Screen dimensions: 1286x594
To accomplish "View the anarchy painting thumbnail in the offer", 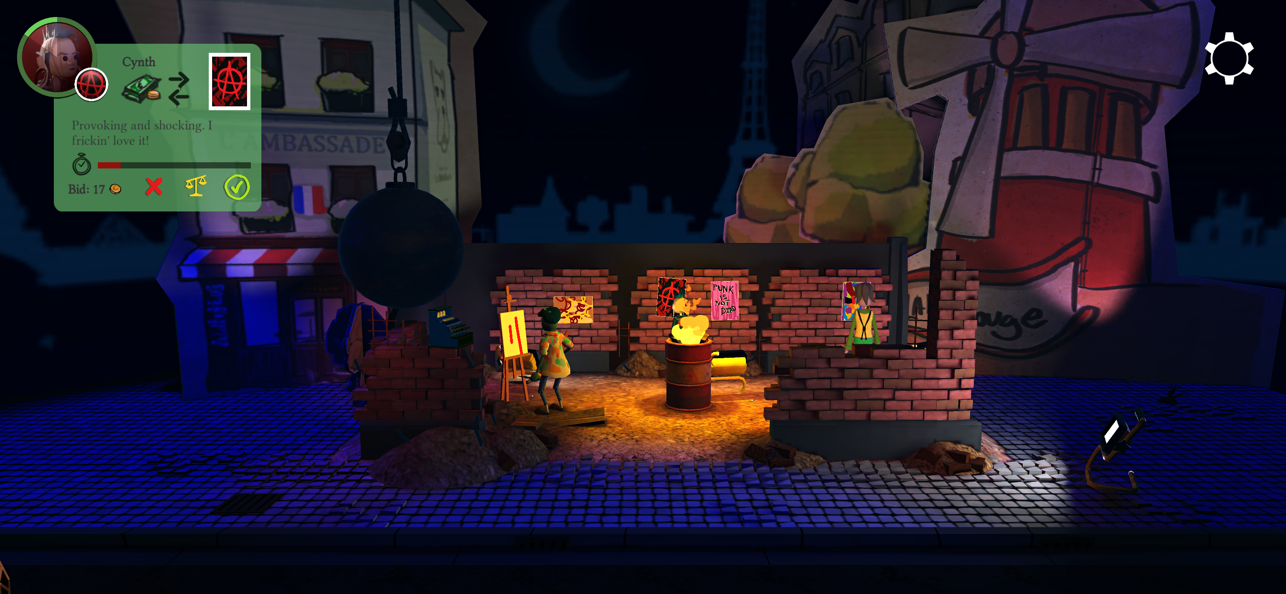I will click(x=230, y=82).
